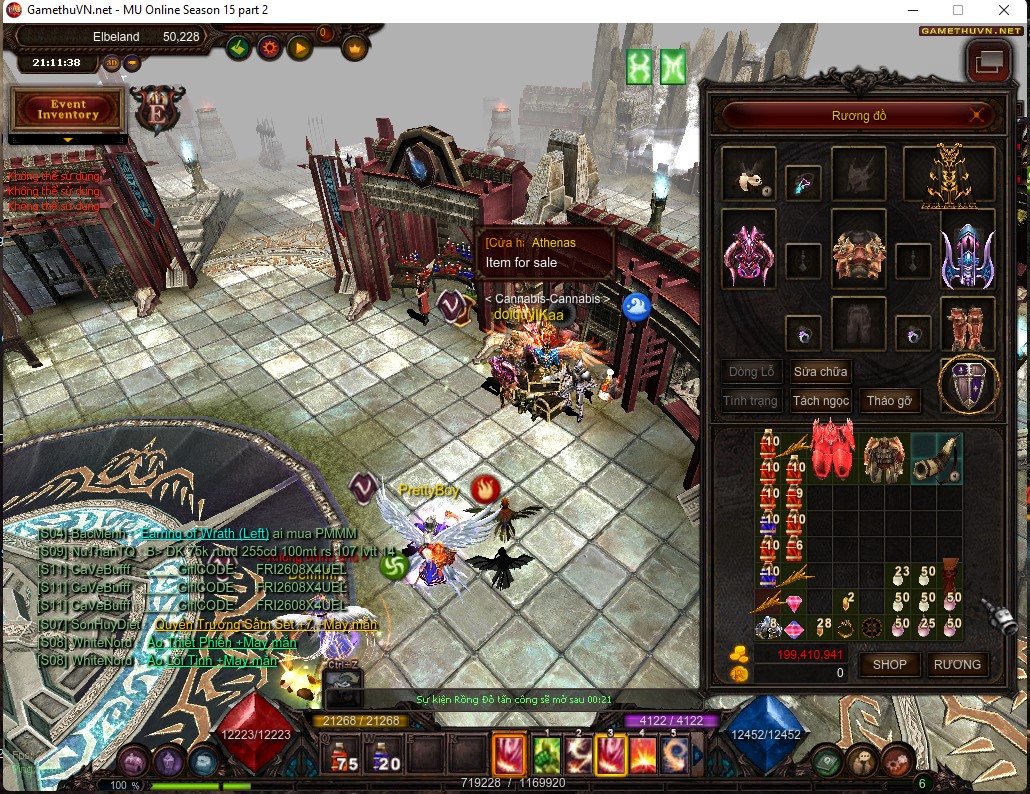Image resolution: width=1030 pixels, height=794 pixels.
Task: Open the SHOP button in inventory
Action: click(889, 664)
